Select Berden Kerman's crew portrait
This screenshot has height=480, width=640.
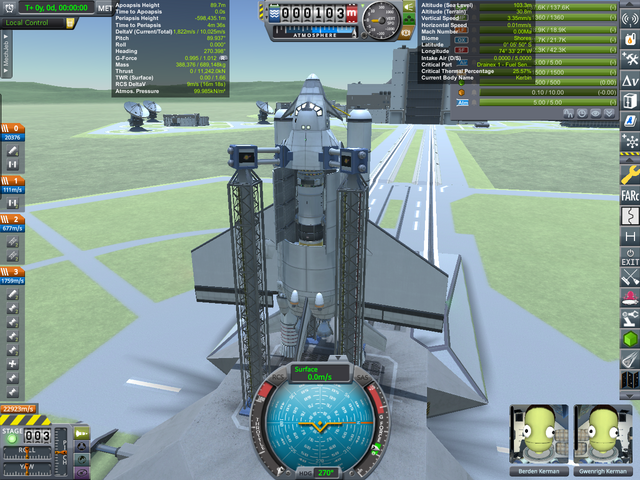(538, 435)
